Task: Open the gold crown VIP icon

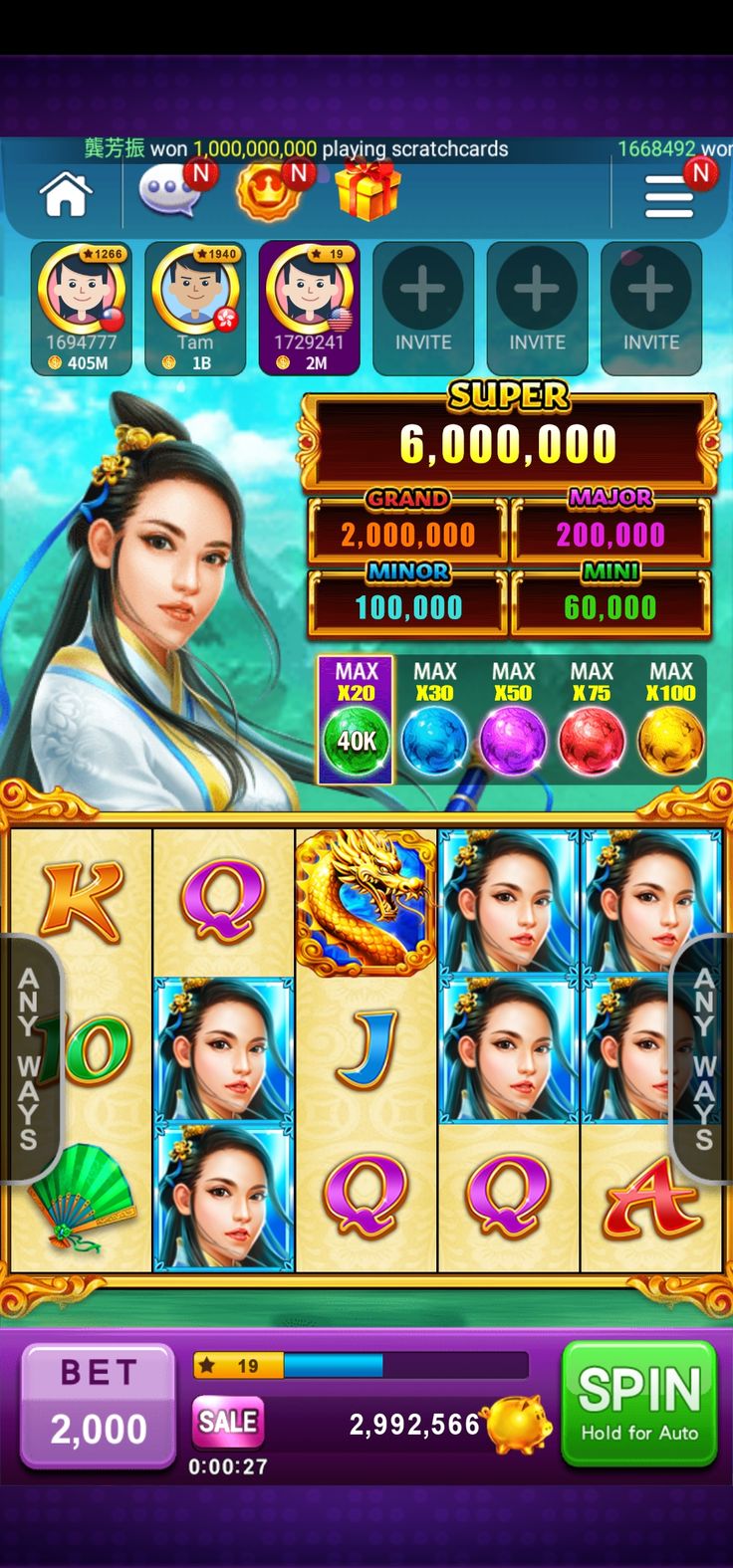Action: [269, 190]
